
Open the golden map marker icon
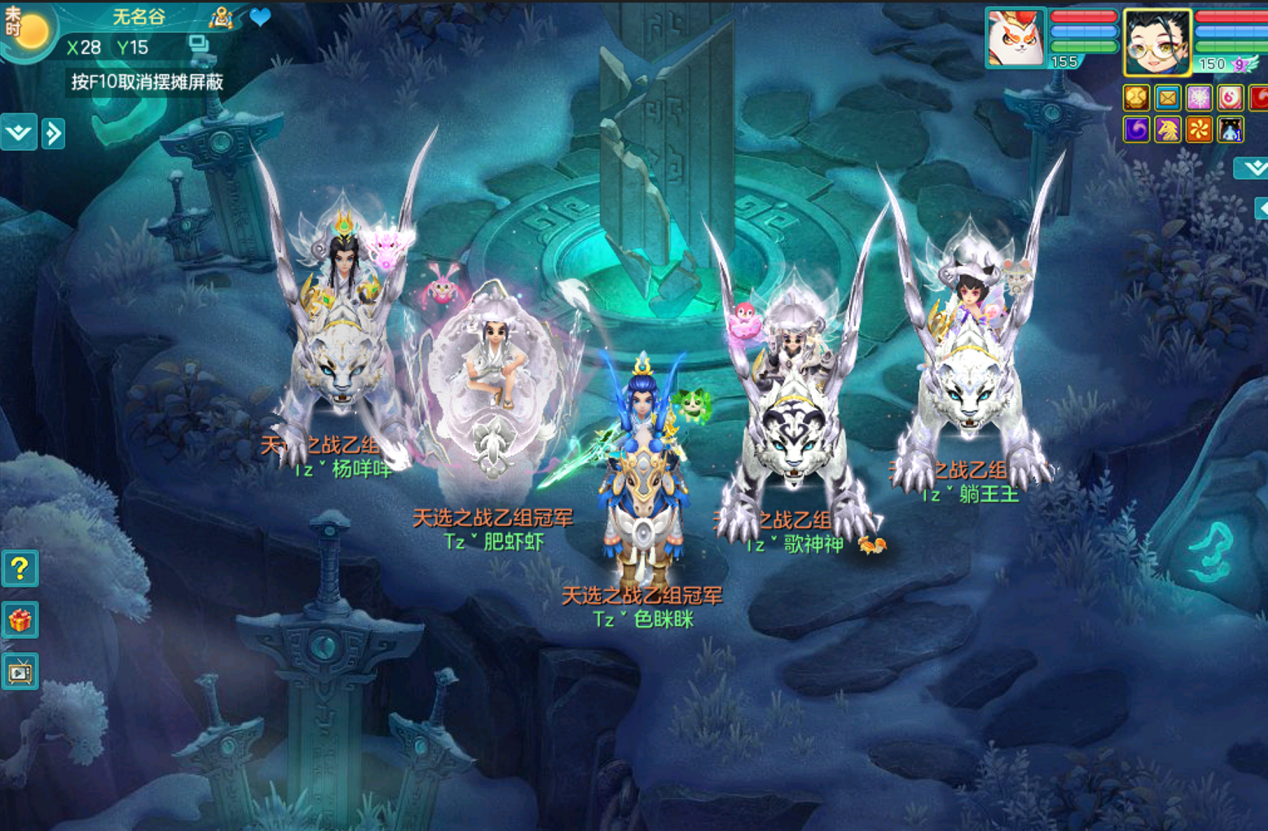coord(221,17)
